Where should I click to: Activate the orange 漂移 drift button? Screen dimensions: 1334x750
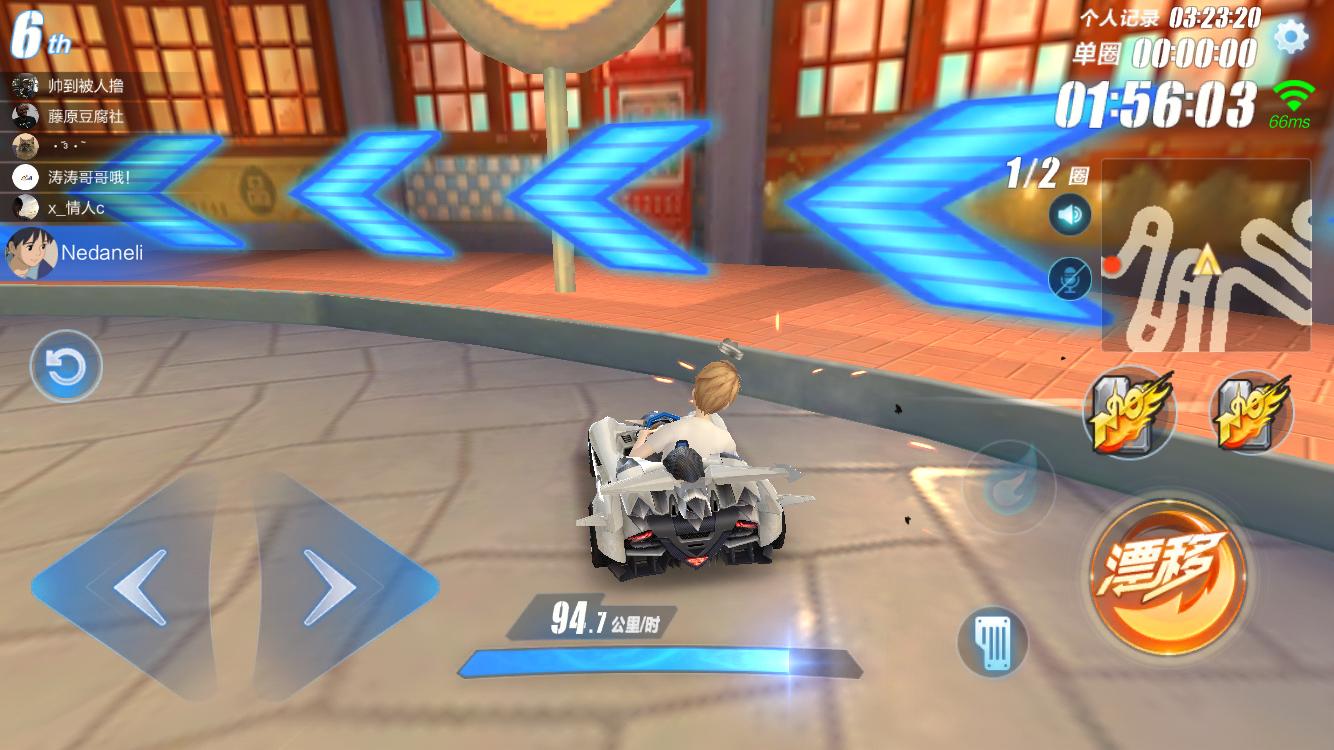pos(1168,571)
